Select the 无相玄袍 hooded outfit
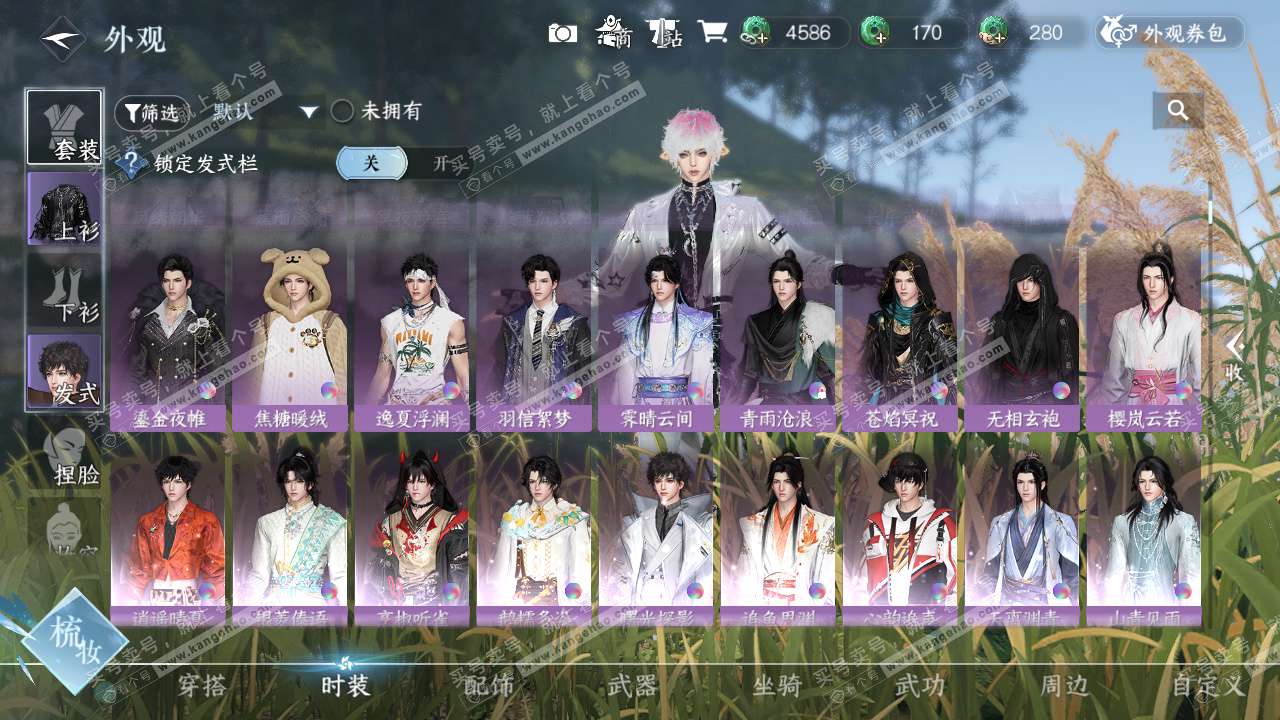The image size is (1280, 720). pos(1022,338)
